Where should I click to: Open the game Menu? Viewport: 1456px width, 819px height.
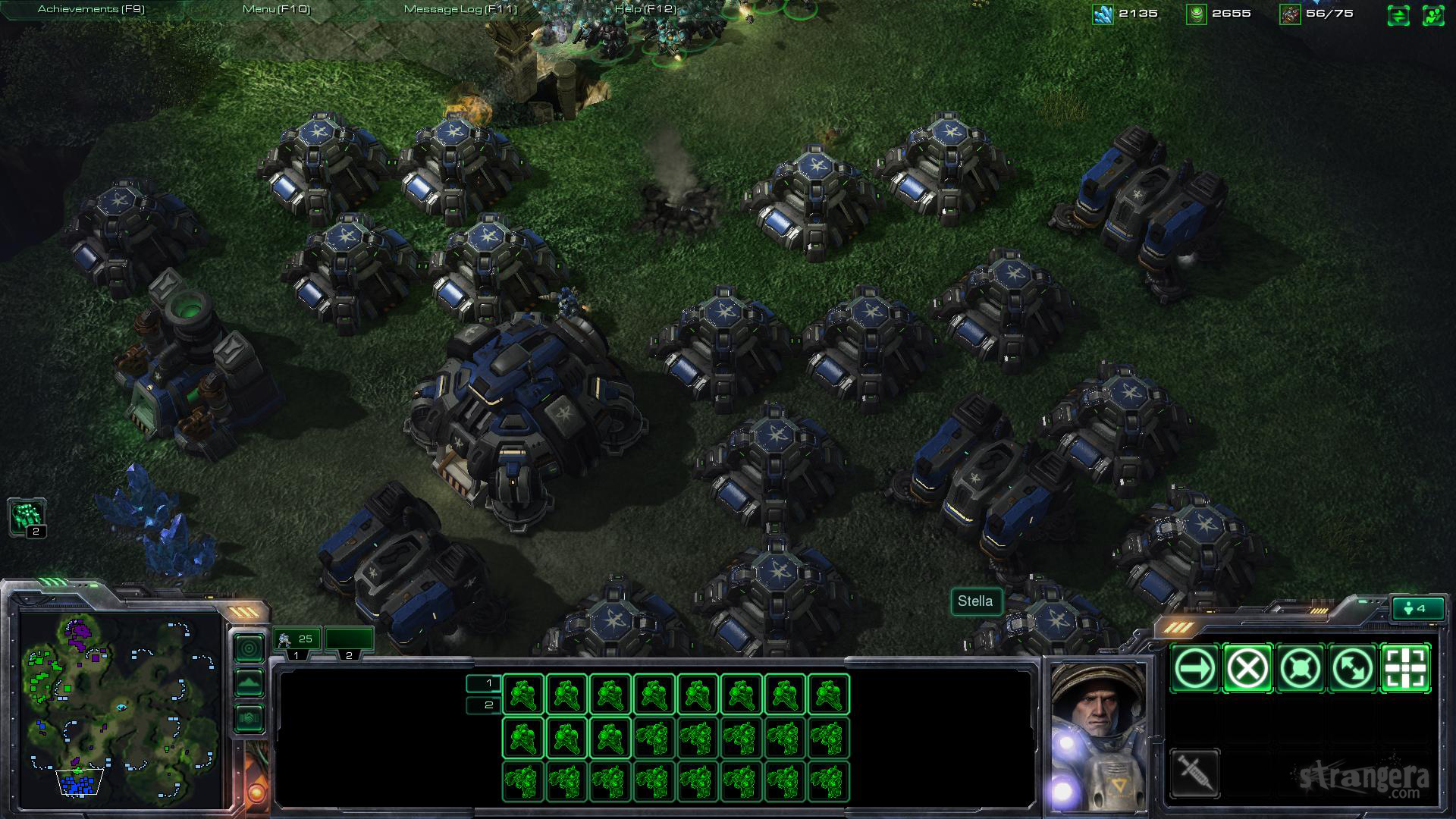[x=276, y=9]
